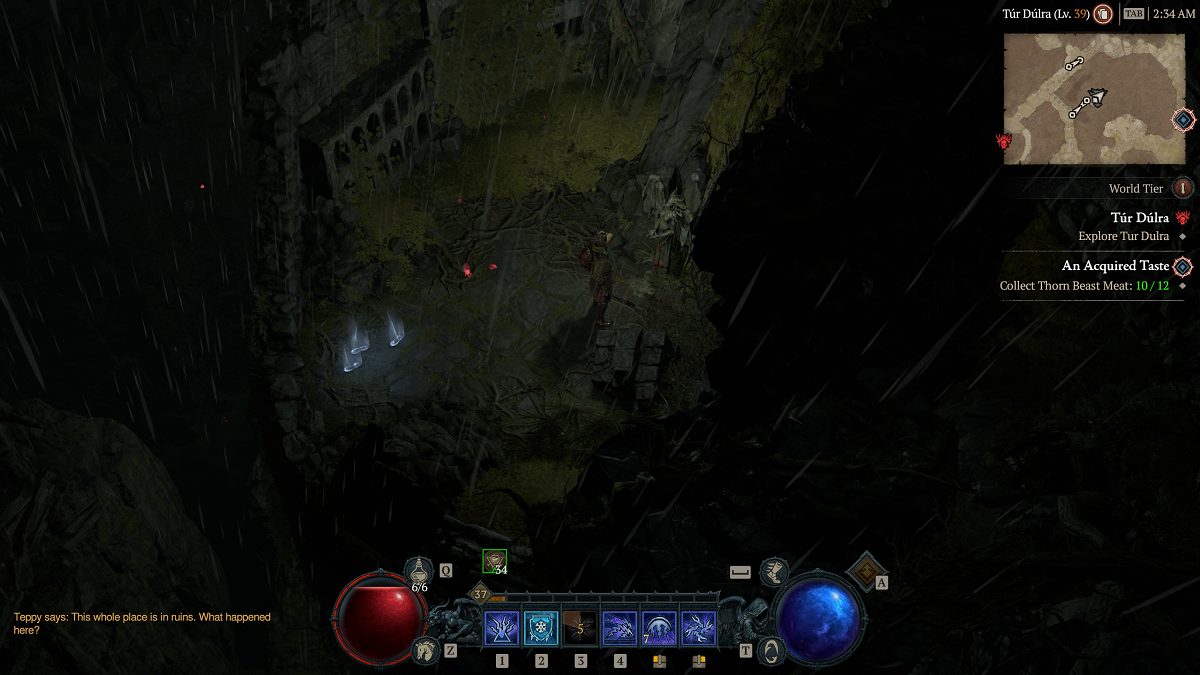Click the green-bordered buff icon showing 34
The width and height of the screenshot is (1200, 675).
494,561
